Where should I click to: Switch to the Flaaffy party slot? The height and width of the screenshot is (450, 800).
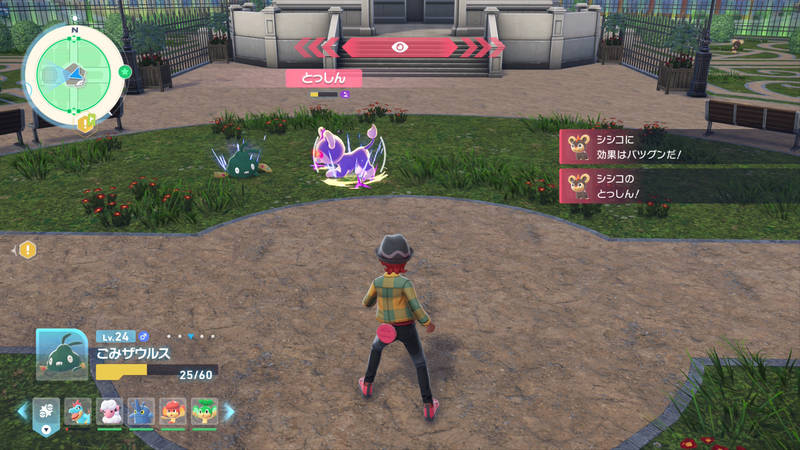pyautogui.click(x=110, y=411)
